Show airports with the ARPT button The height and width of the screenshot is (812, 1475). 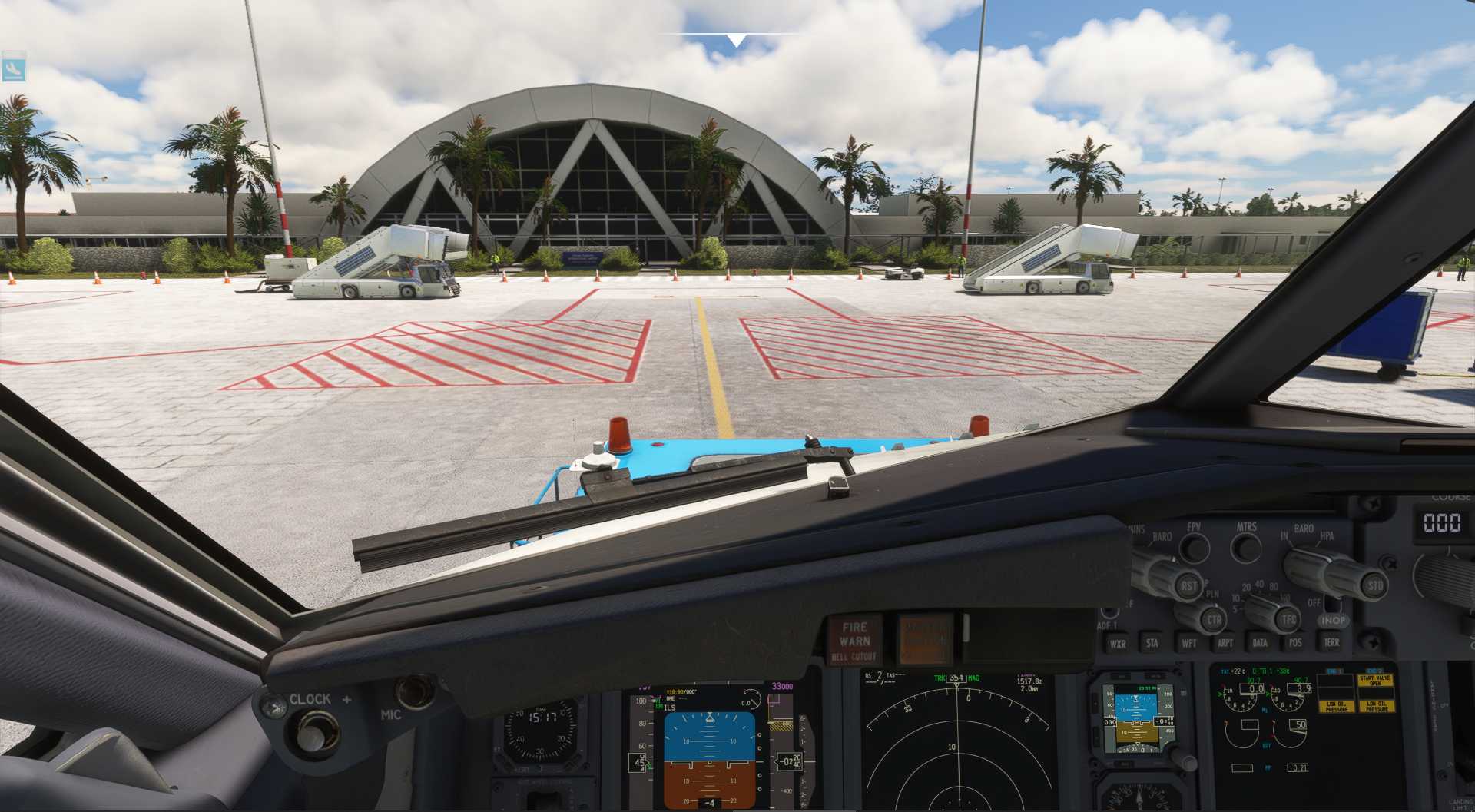(1225, 643)
